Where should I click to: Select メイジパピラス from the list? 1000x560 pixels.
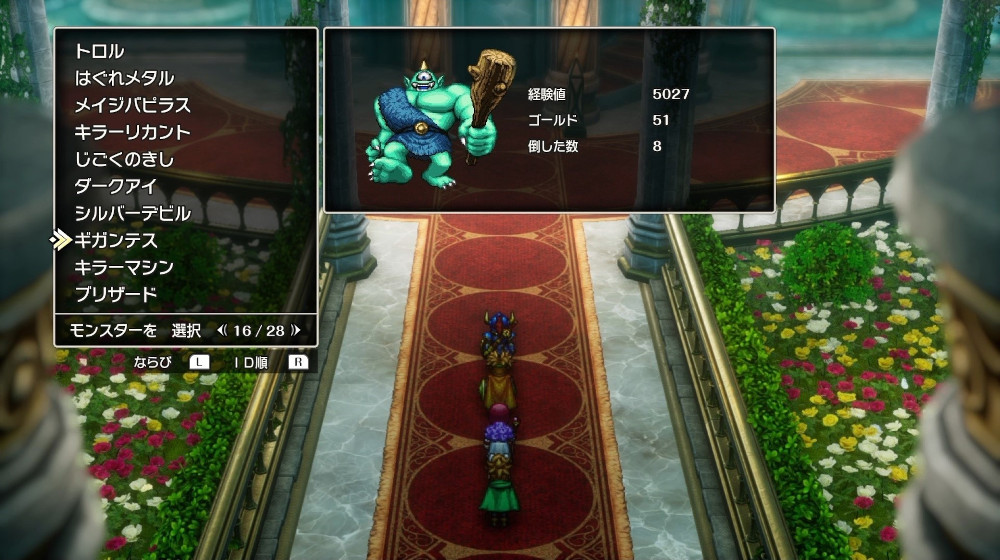point(132,105)
